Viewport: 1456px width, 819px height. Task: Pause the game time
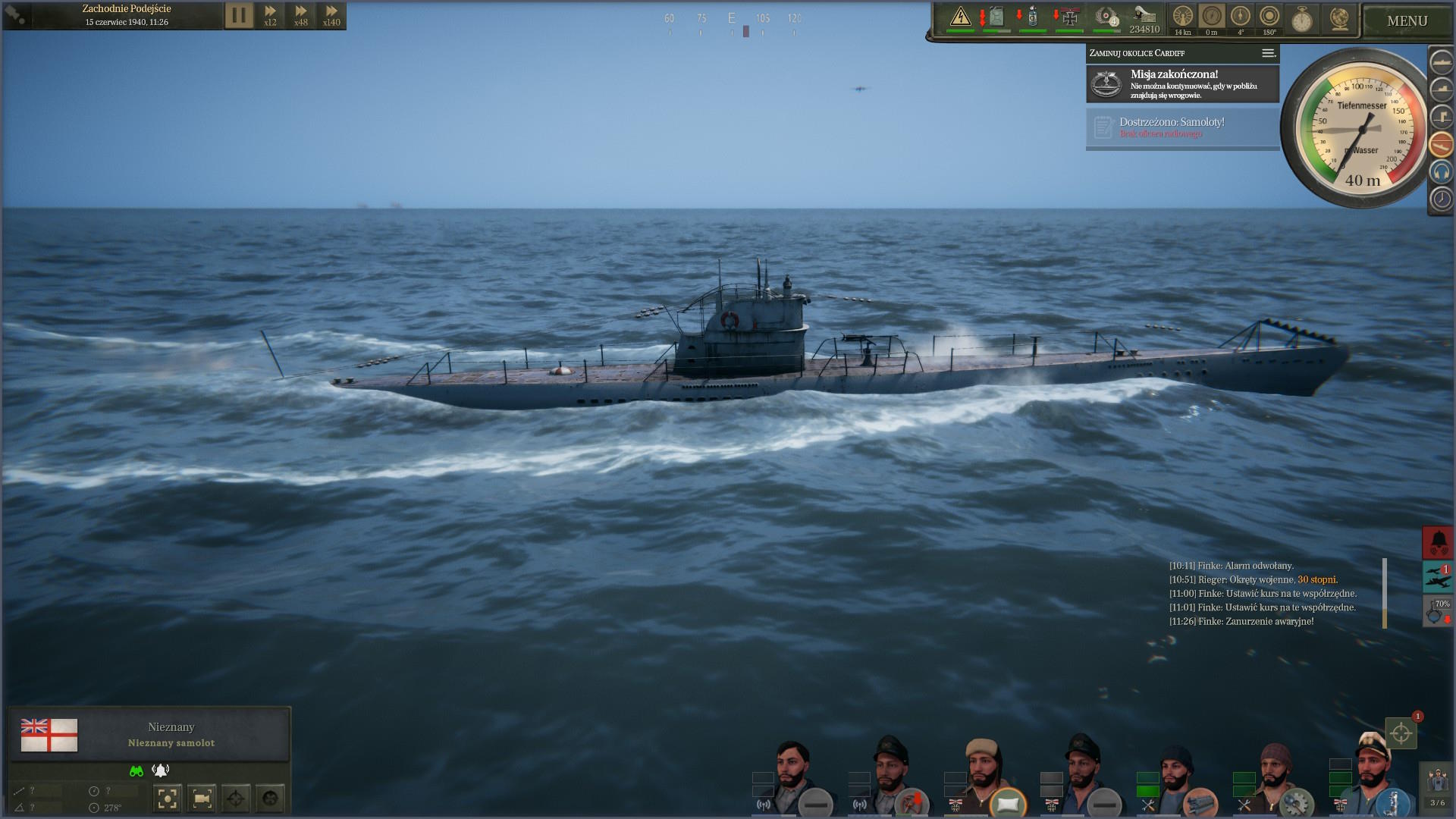point(238,15)
